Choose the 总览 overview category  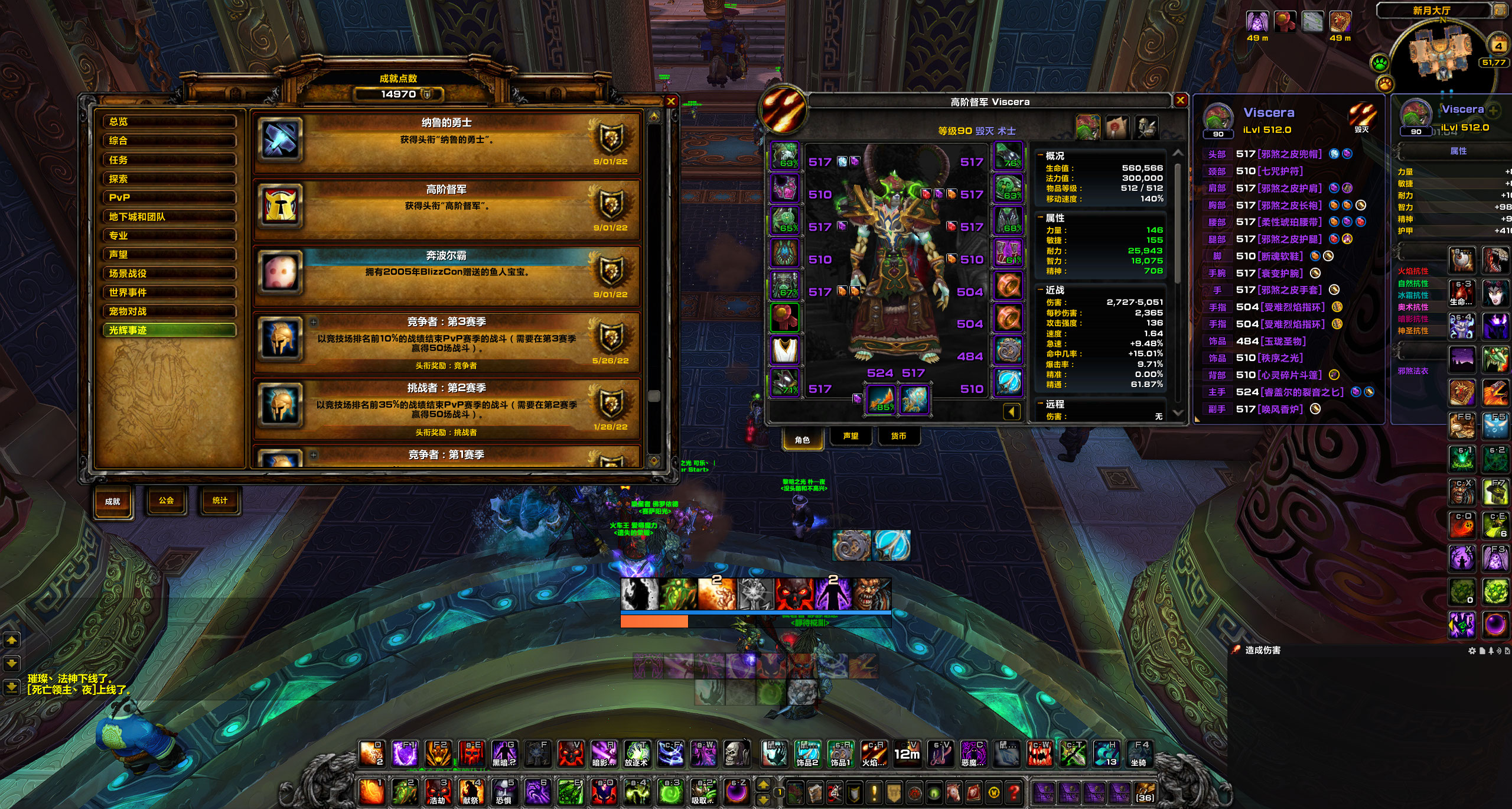coord(170,121)
